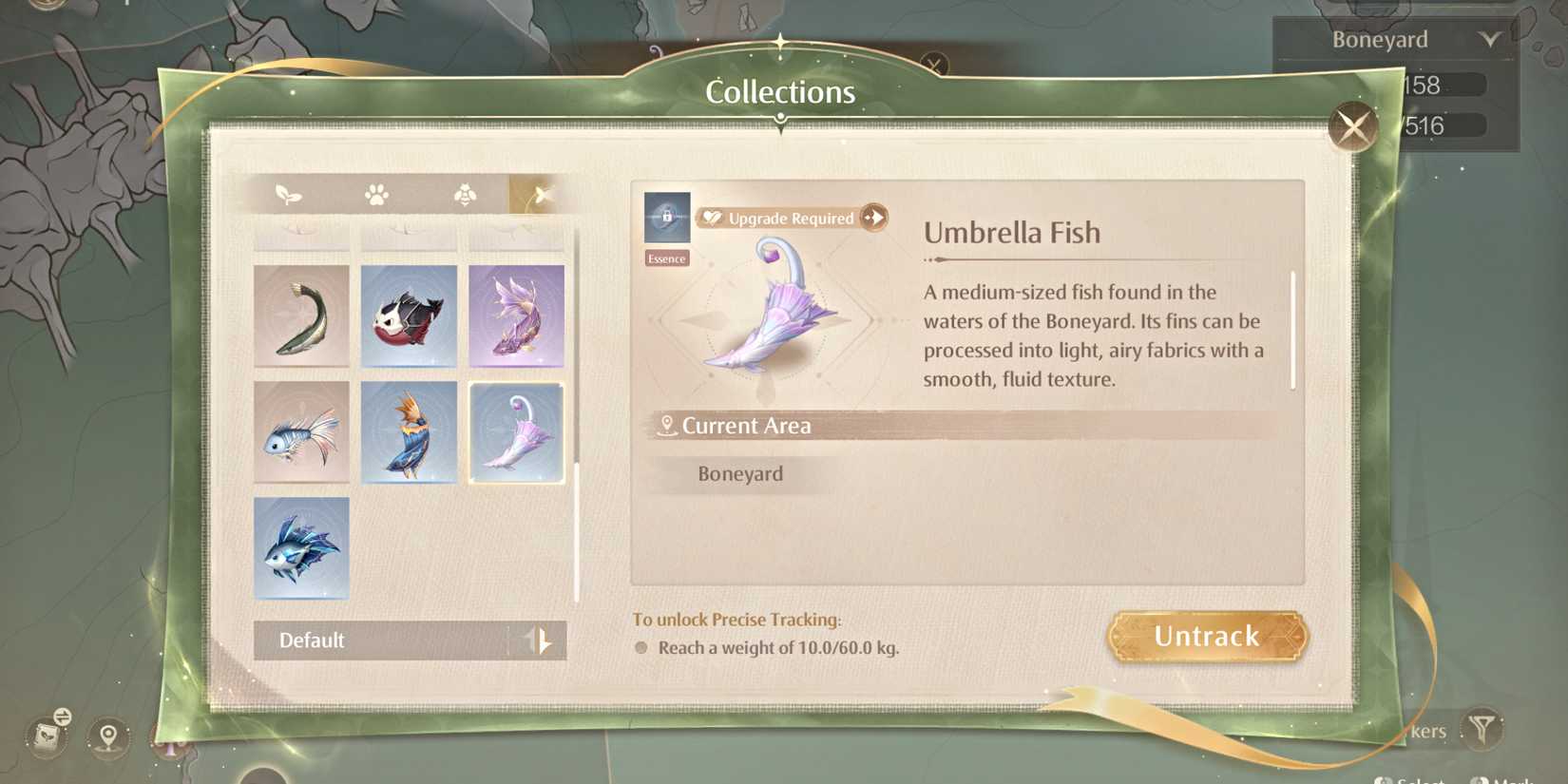Toggle the sort direction beside Default
Image resolution: width=1568 pixels, height=784 pixels.
tap(539, 641)
